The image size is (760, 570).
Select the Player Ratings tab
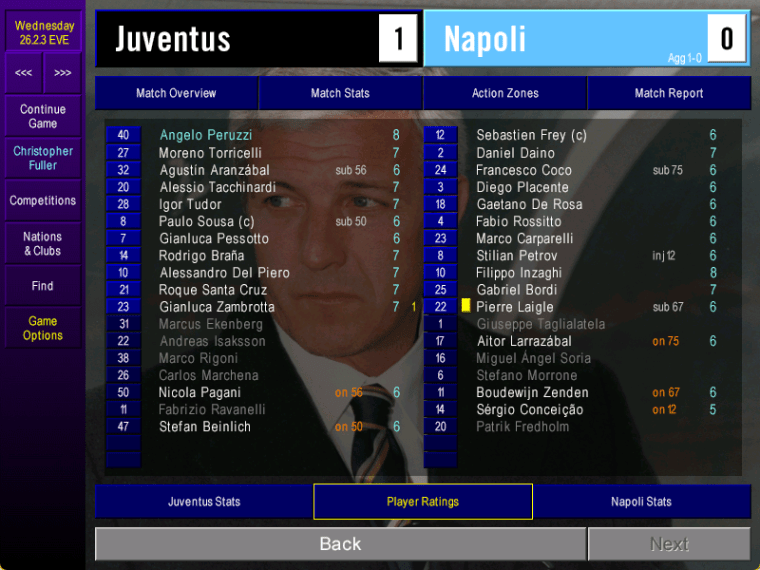(423, 502)
